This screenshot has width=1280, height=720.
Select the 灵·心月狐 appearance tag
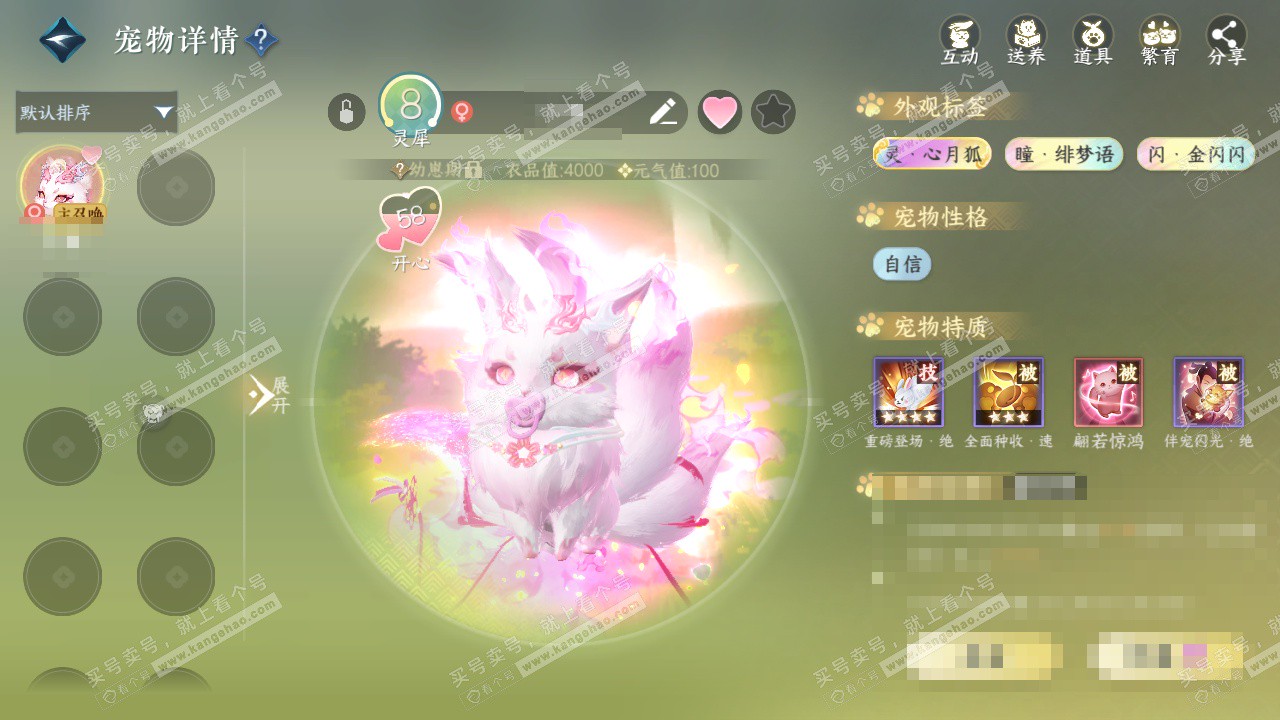click(932, 154)
